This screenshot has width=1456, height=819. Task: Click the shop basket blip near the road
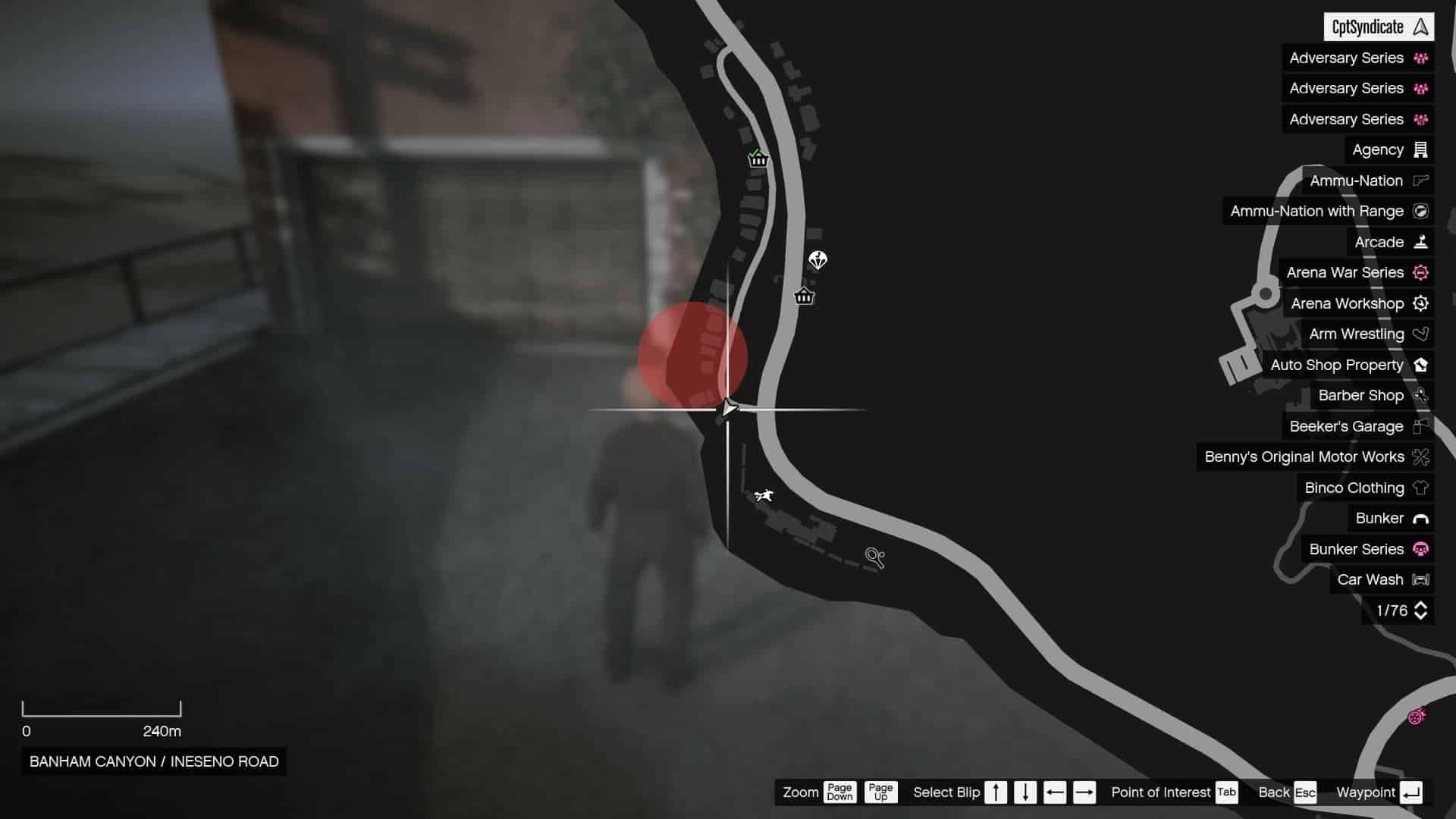click(x=804, y=297)
